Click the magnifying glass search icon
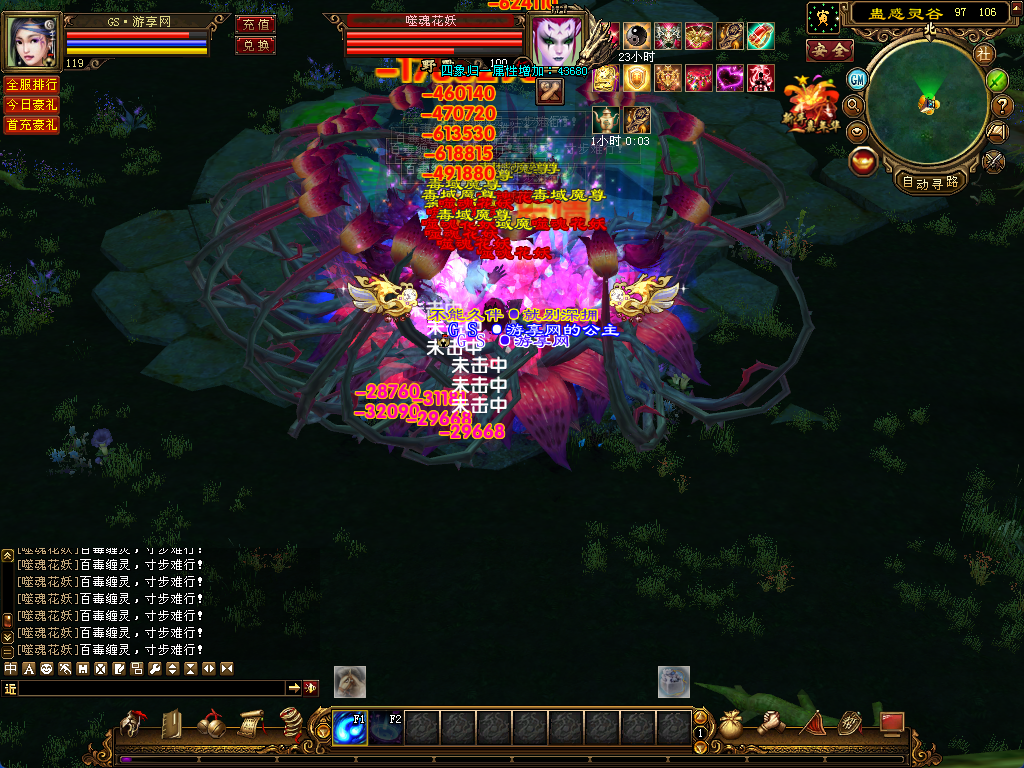The width and height of the screenshot is (1024, 768). point(854,104)
